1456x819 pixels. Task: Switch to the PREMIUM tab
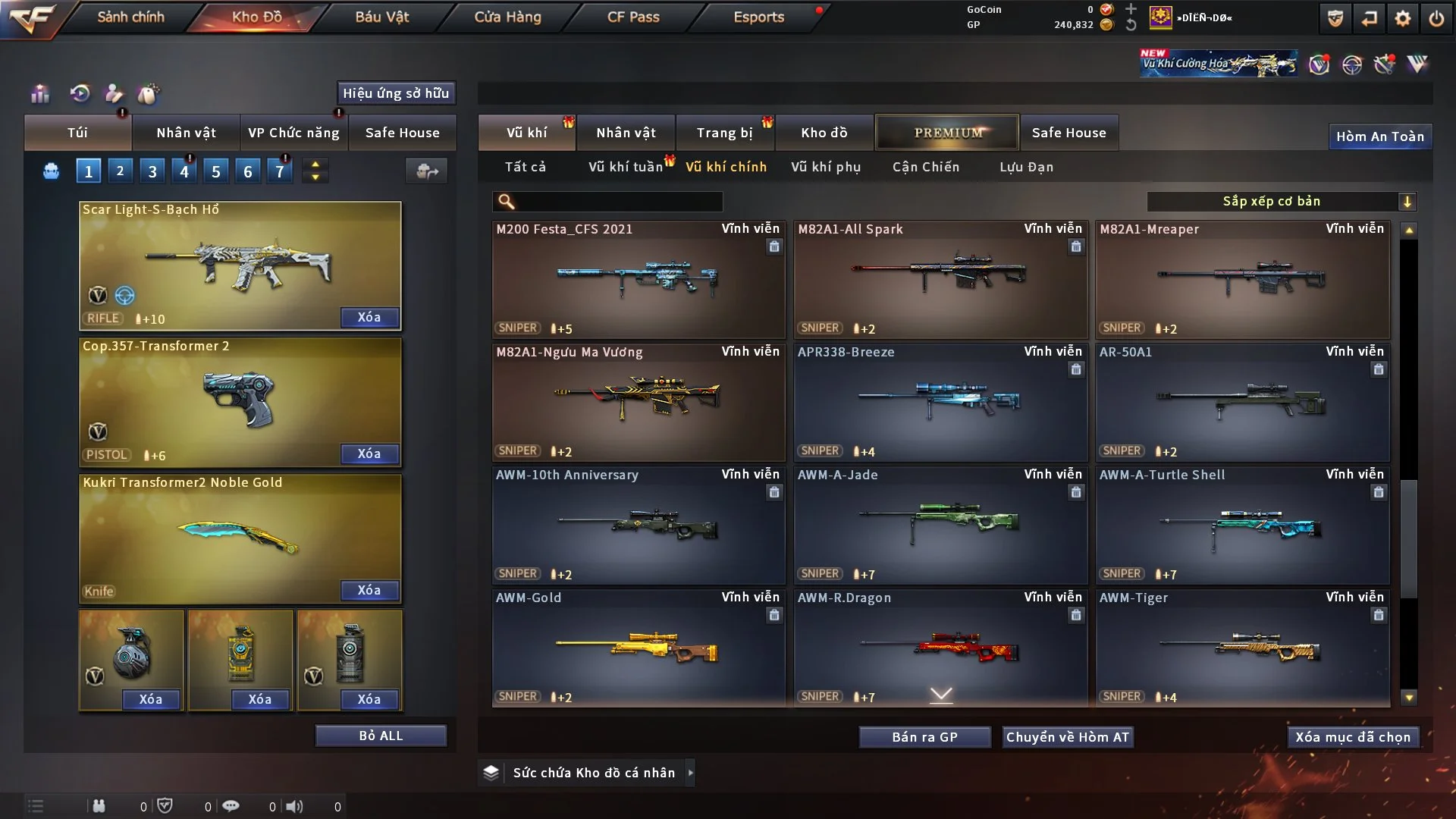pyautogui.click(x=948, y=133)
